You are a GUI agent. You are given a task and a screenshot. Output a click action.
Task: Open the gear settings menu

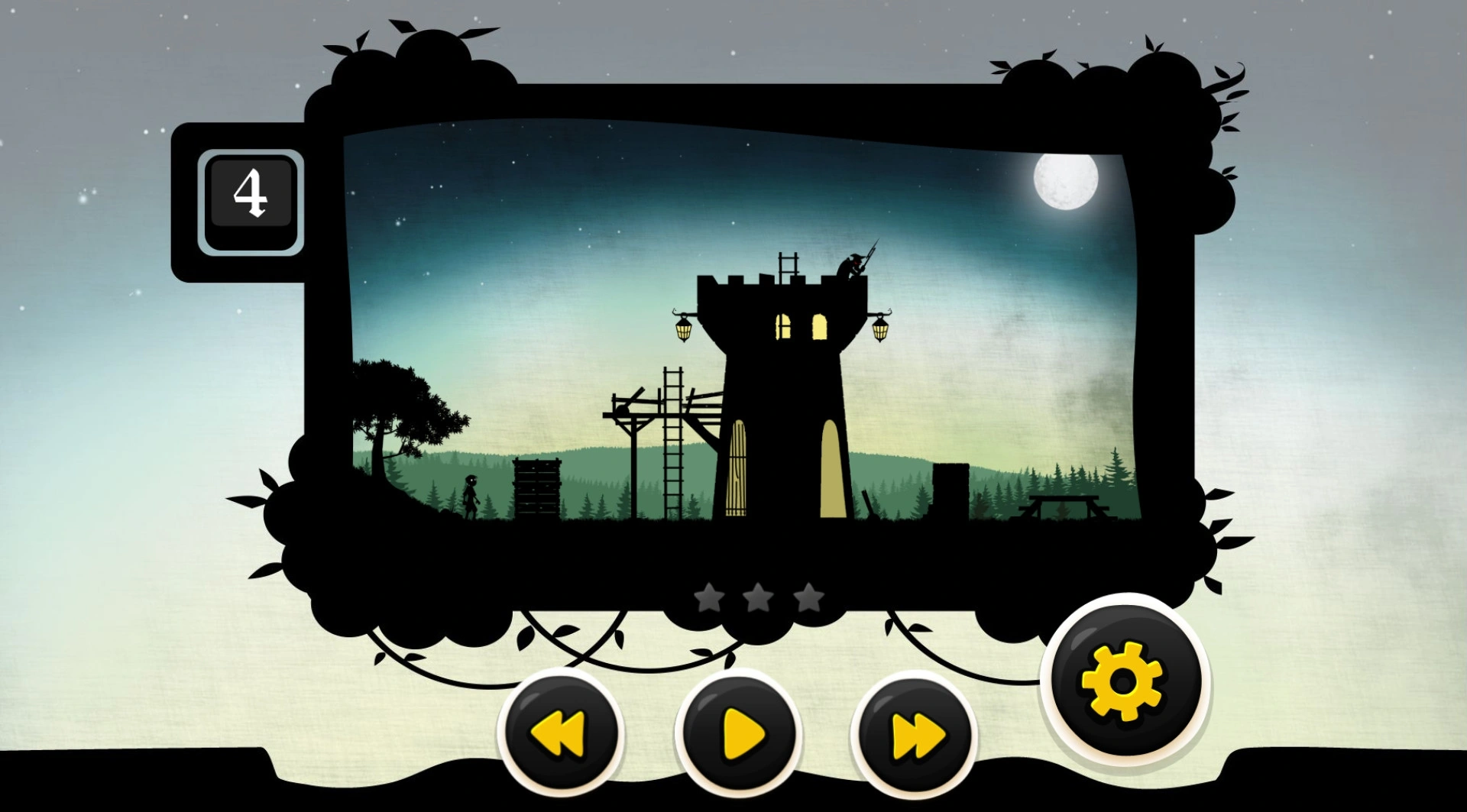click(1122, 680)
